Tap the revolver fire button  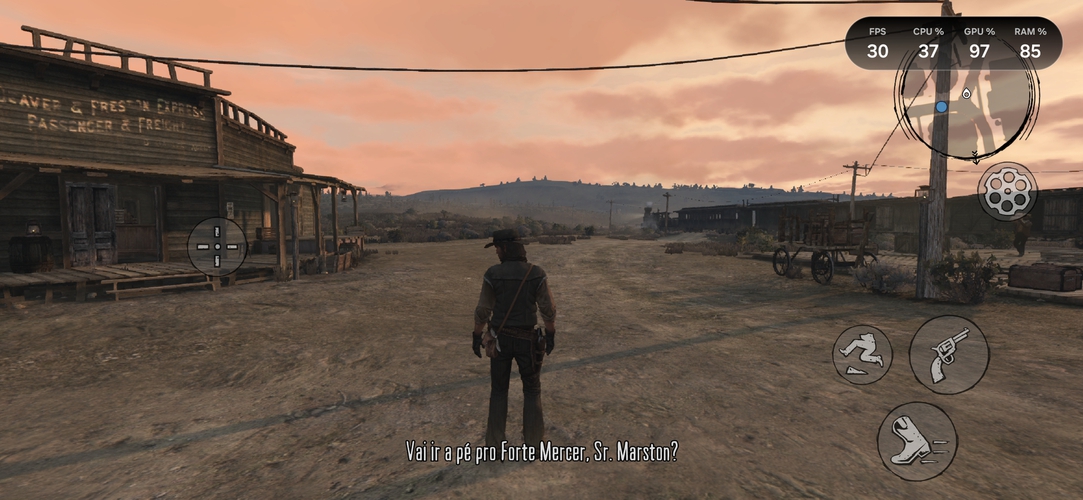(x=948, y=355)
